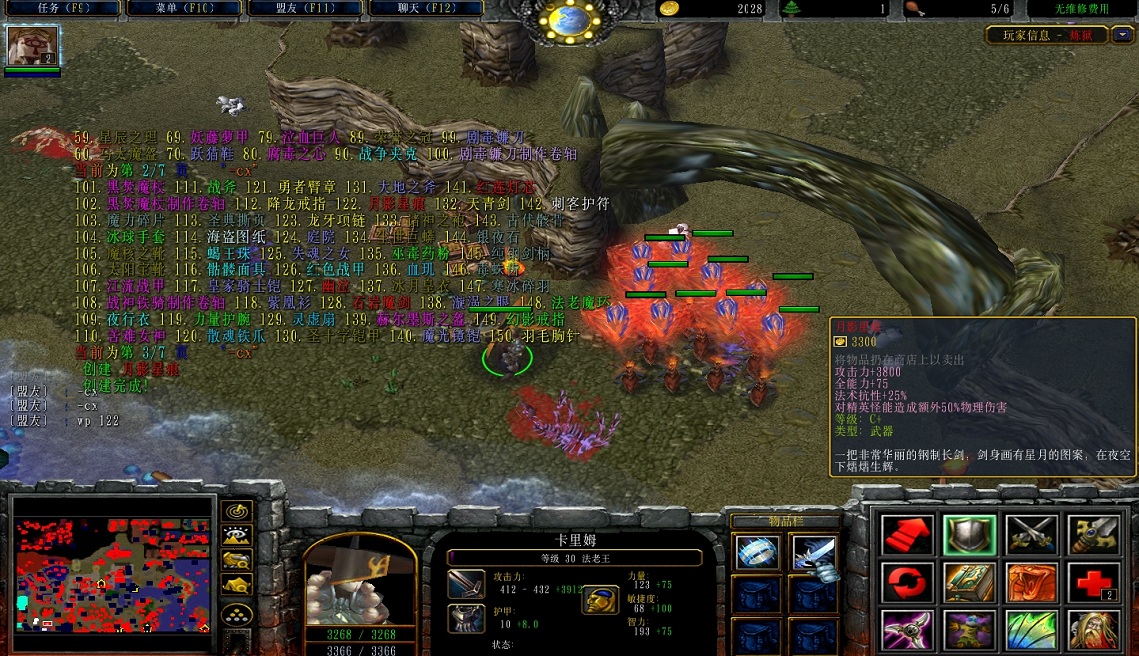Screen dimensions: 1139x656
Task: Open the green spellbook ability
Action: click(x=970, y=582)
